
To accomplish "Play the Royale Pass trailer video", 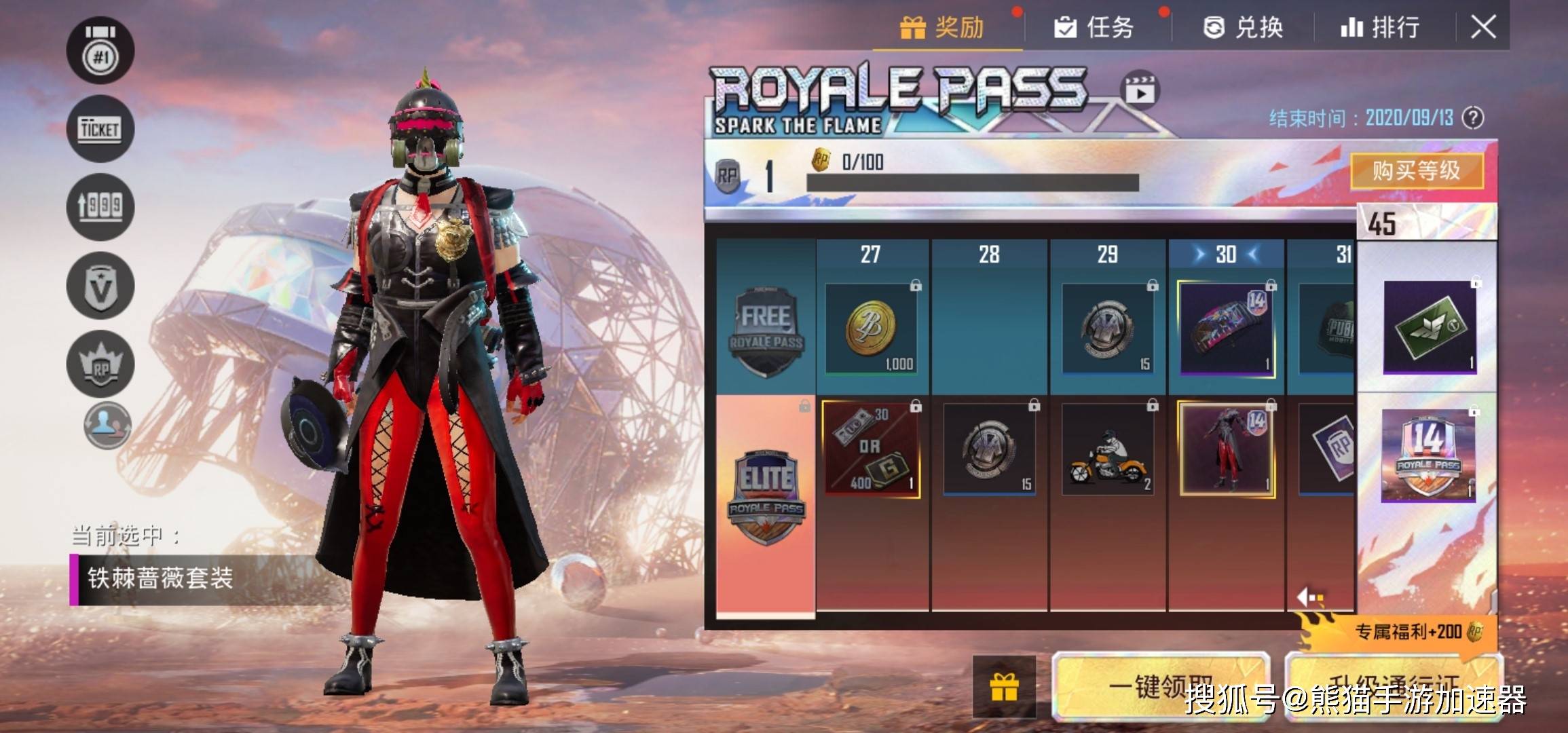I will point(1140,90).
